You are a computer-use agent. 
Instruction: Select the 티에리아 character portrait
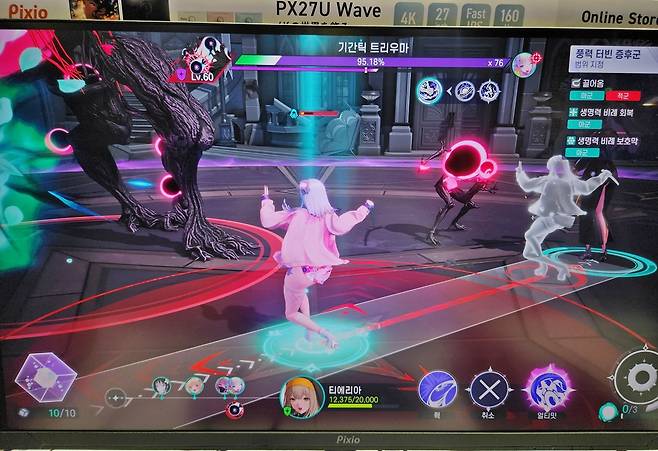click(x=301, y=396)
